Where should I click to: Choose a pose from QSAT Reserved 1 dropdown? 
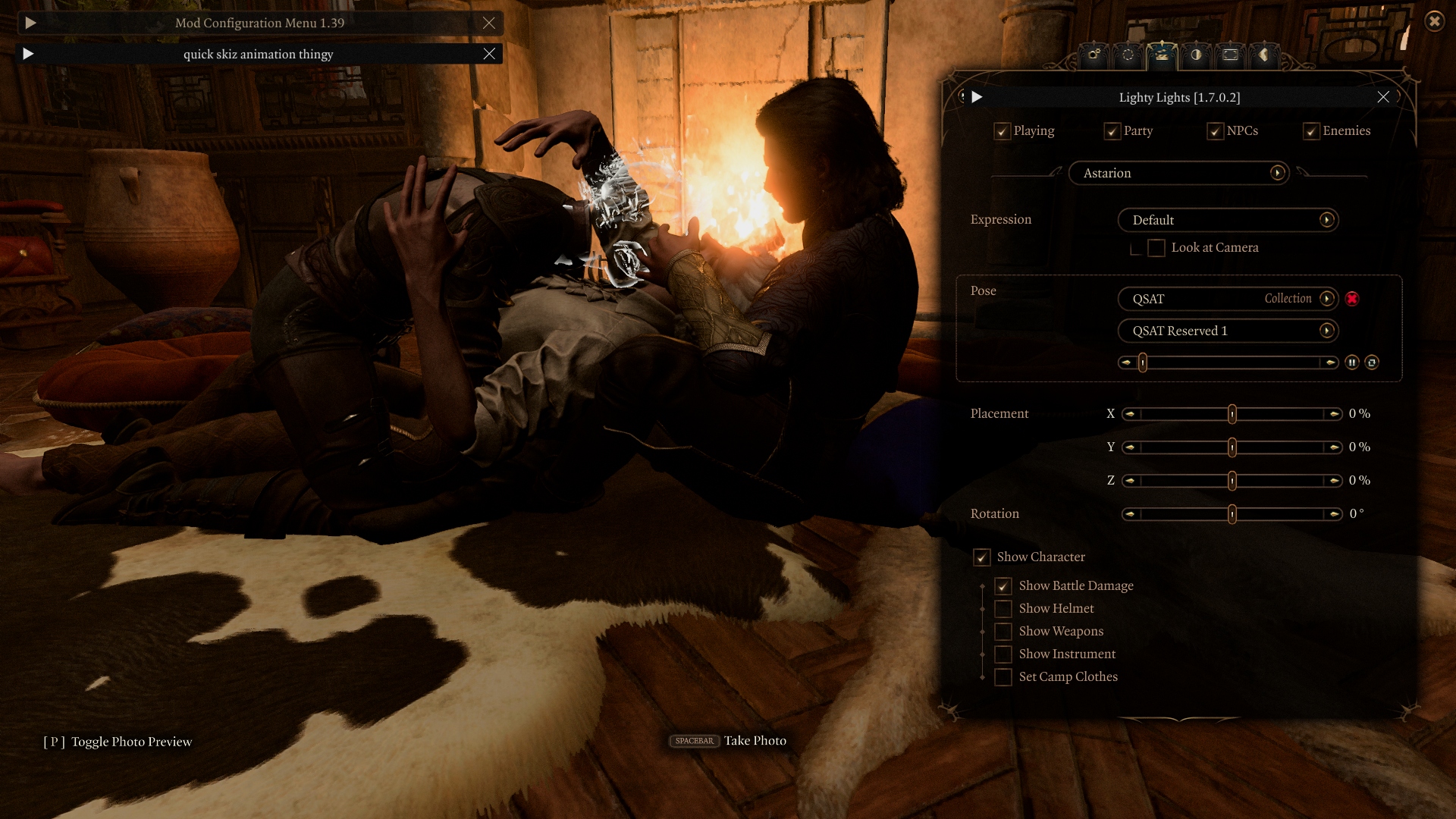tap(1326, 331)
